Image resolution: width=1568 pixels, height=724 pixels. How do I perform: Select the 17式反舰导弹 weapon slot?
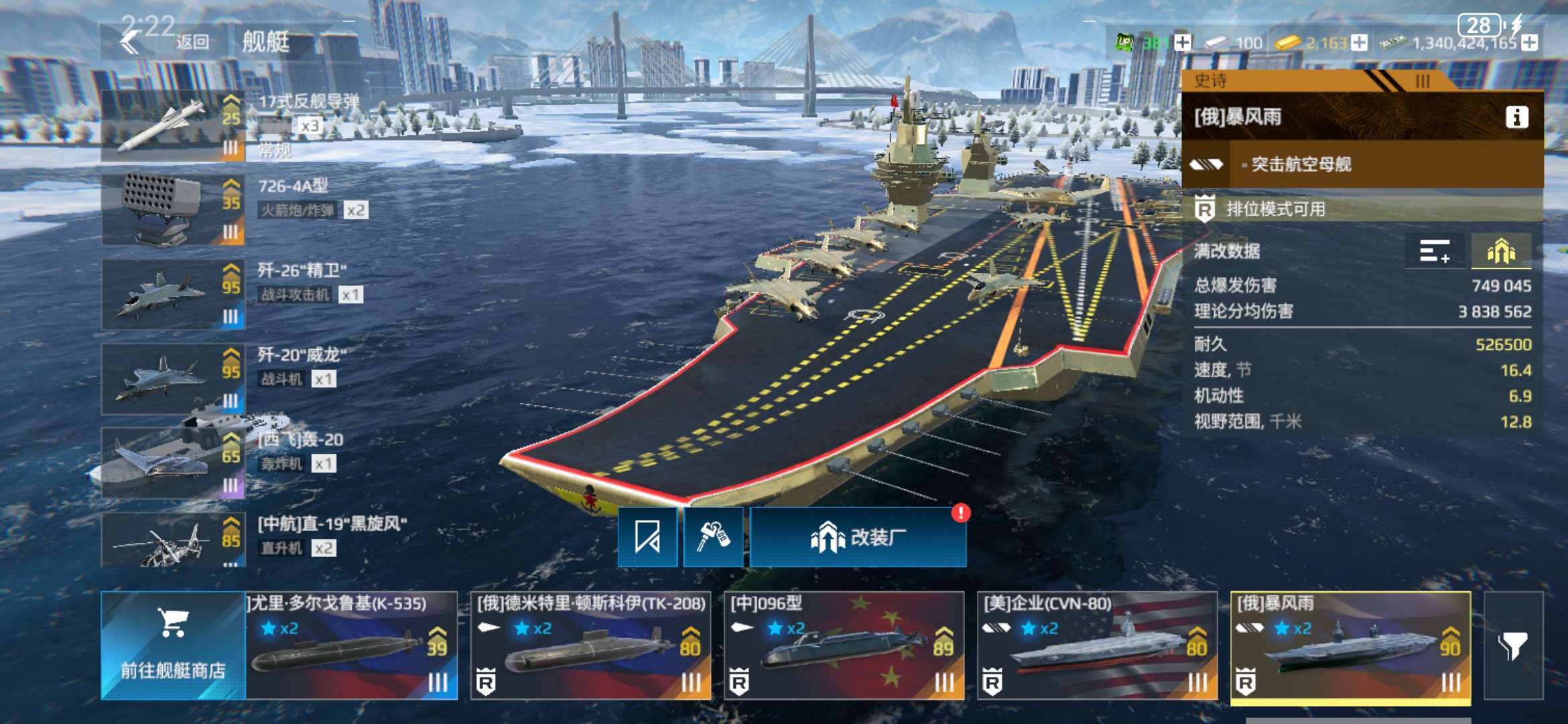pos(173,126)
